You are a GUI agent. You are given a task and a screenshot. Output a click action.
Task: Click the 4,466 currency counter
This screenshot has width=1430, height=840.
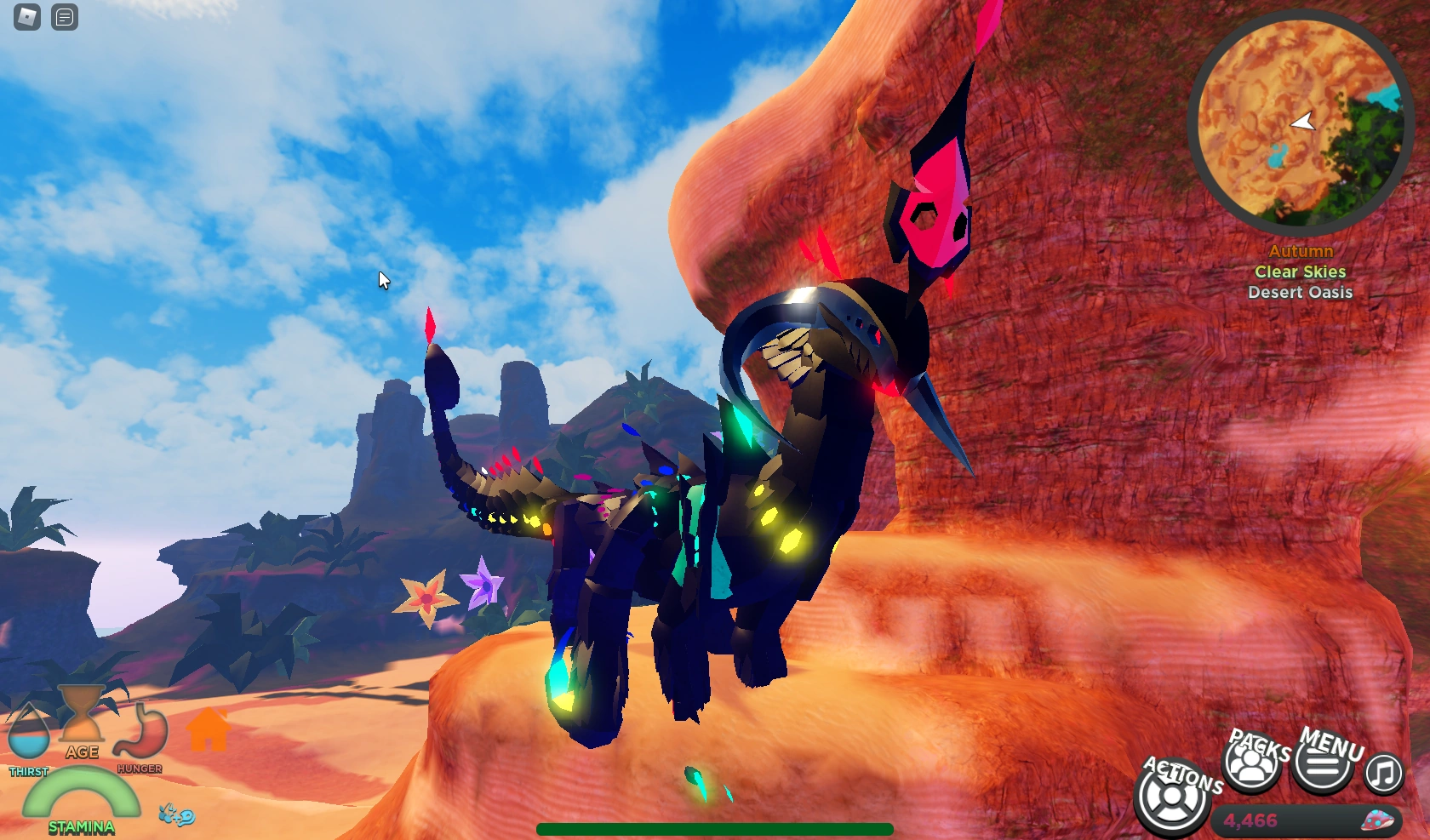point(1250,820)
